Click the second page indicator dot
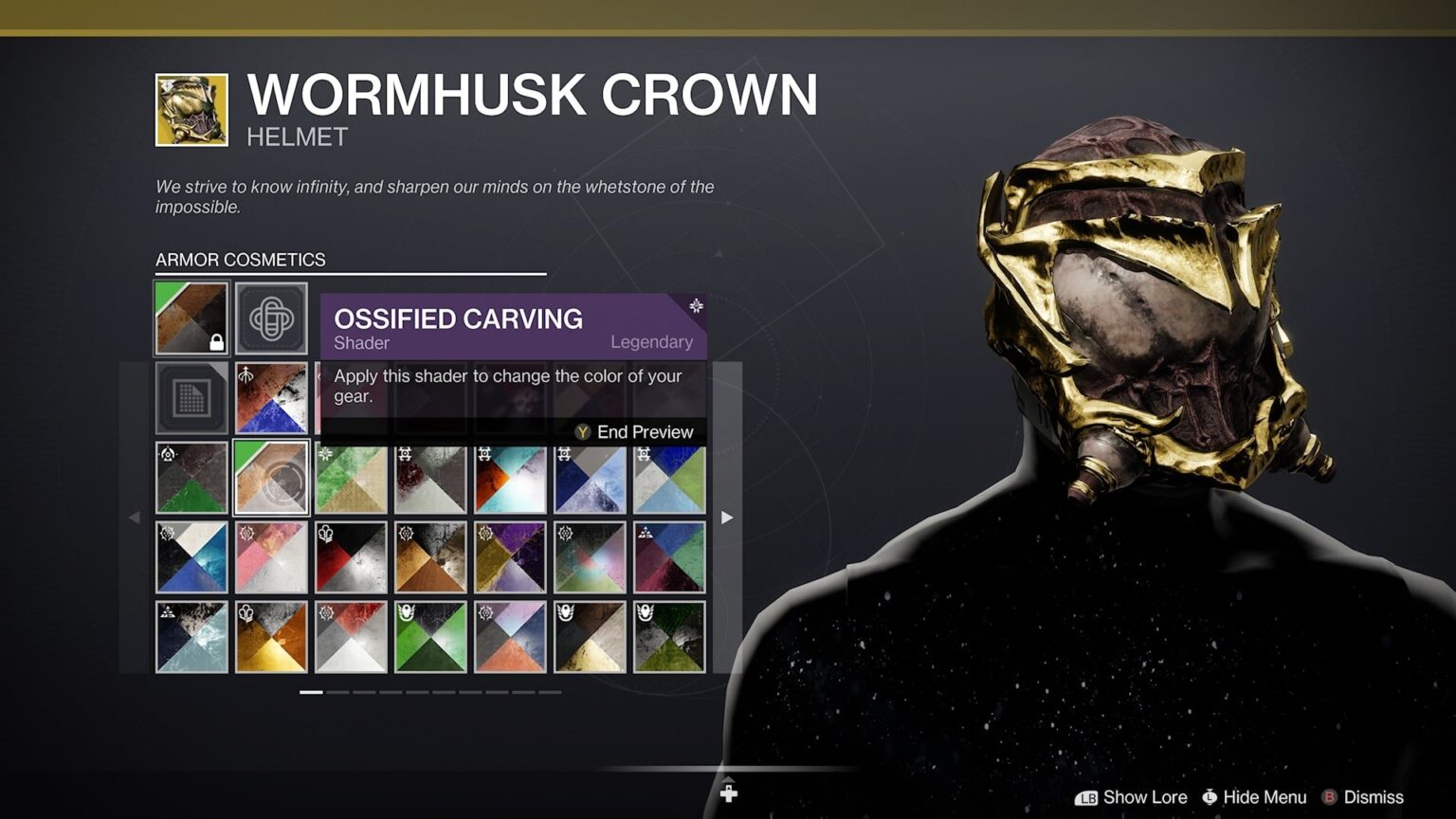 click(x=338, y=692)
